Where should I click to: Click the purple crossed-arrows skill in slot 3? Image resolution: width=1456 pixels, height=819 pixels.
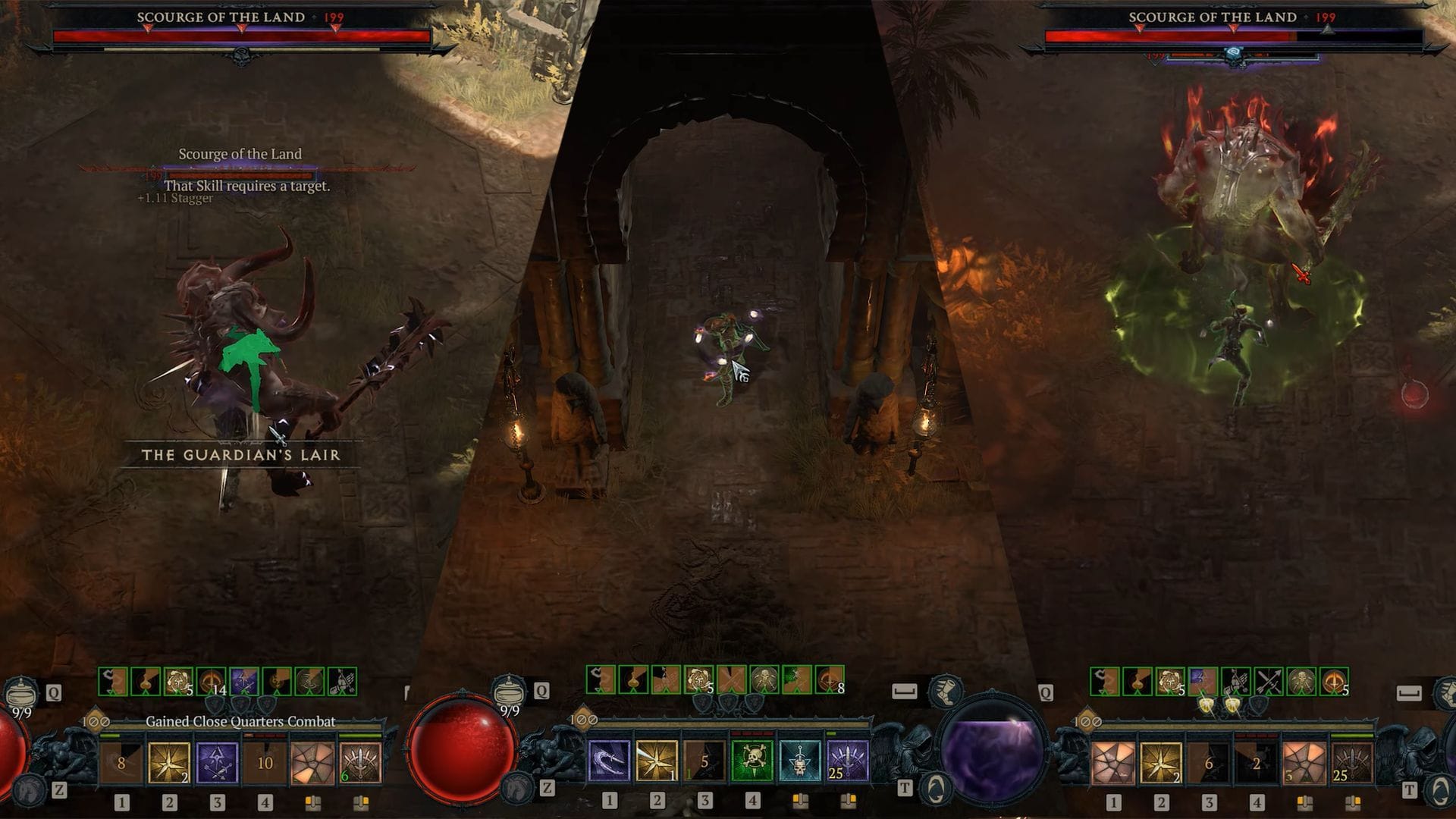[x=217, y=764]
